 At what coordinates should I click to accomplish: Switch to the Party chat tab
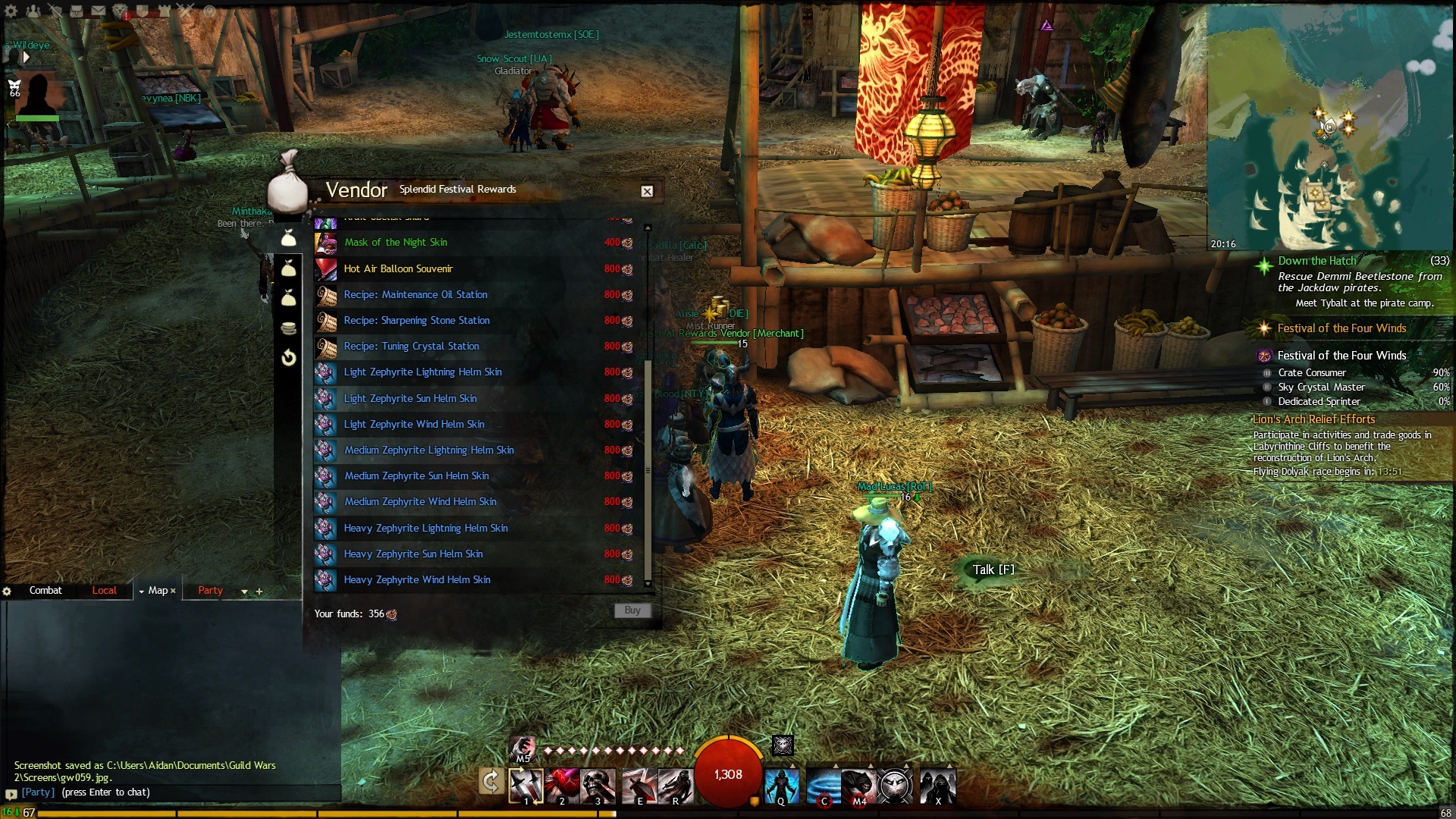[210, 591]
